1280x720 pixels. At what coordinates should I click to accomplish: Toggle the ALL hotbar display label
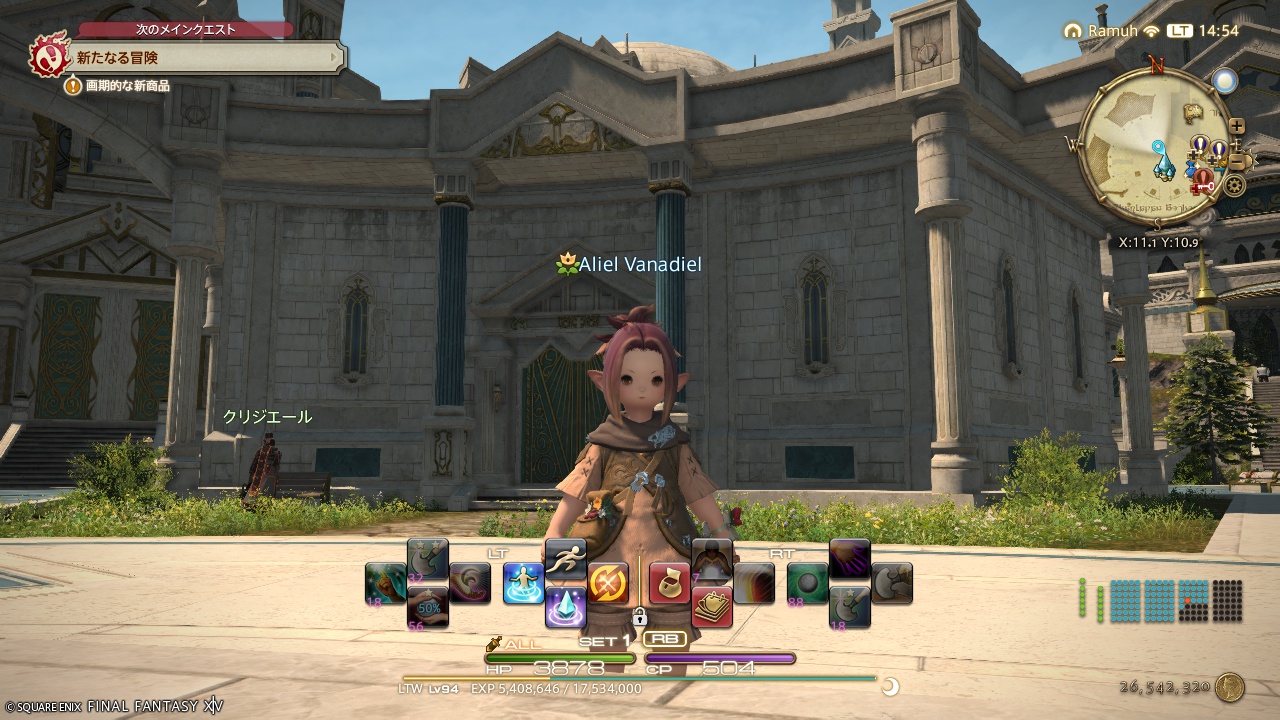pyautogui.click(x=522, y=645)
